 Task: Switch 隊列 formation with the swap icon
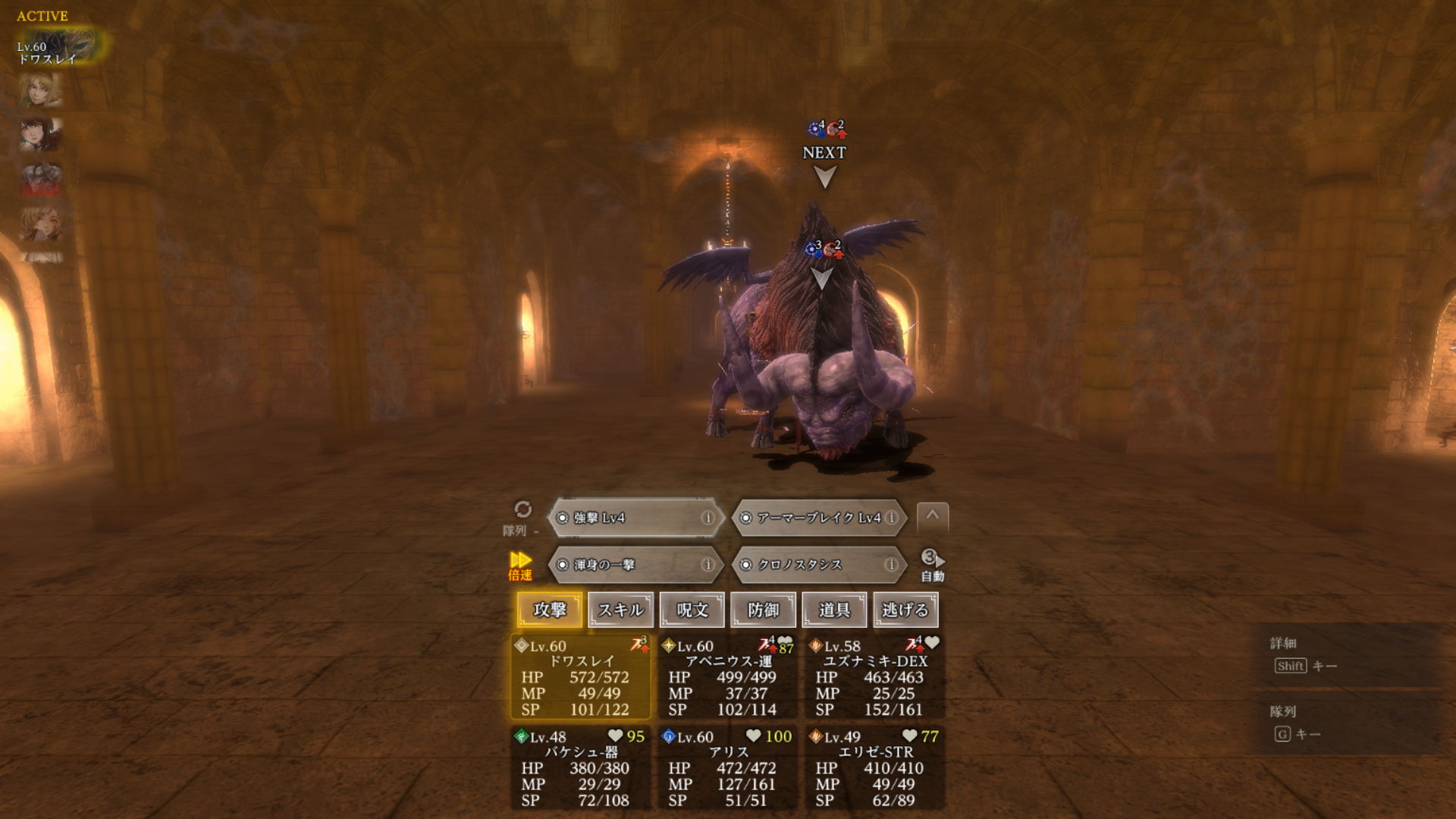[522, 510]
